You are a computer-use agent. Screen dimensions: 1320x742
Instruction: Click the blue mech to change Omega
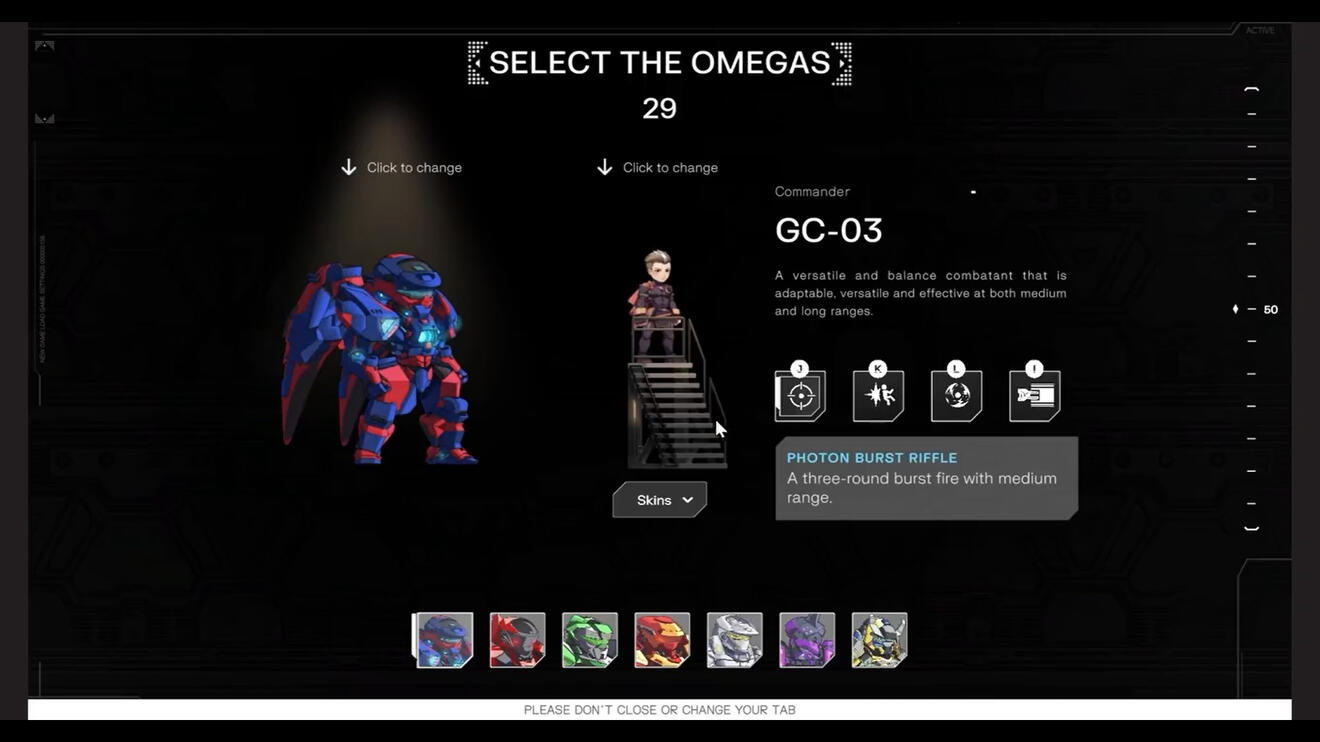point(380,360)
